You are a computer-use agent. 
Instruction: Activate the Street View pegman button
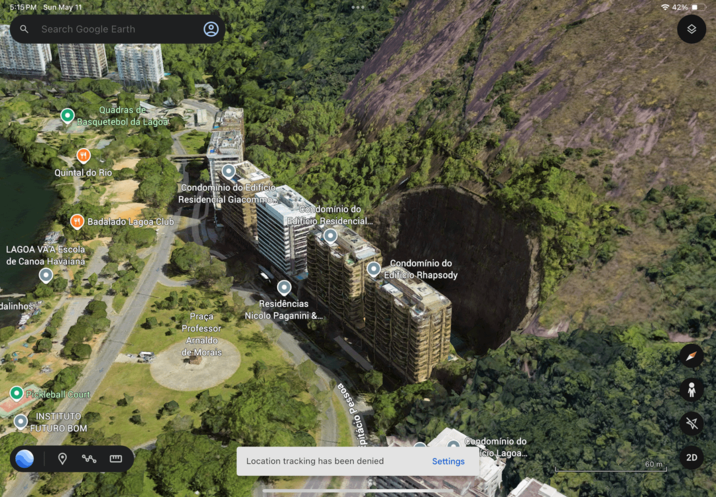click(x=691, y=390)
